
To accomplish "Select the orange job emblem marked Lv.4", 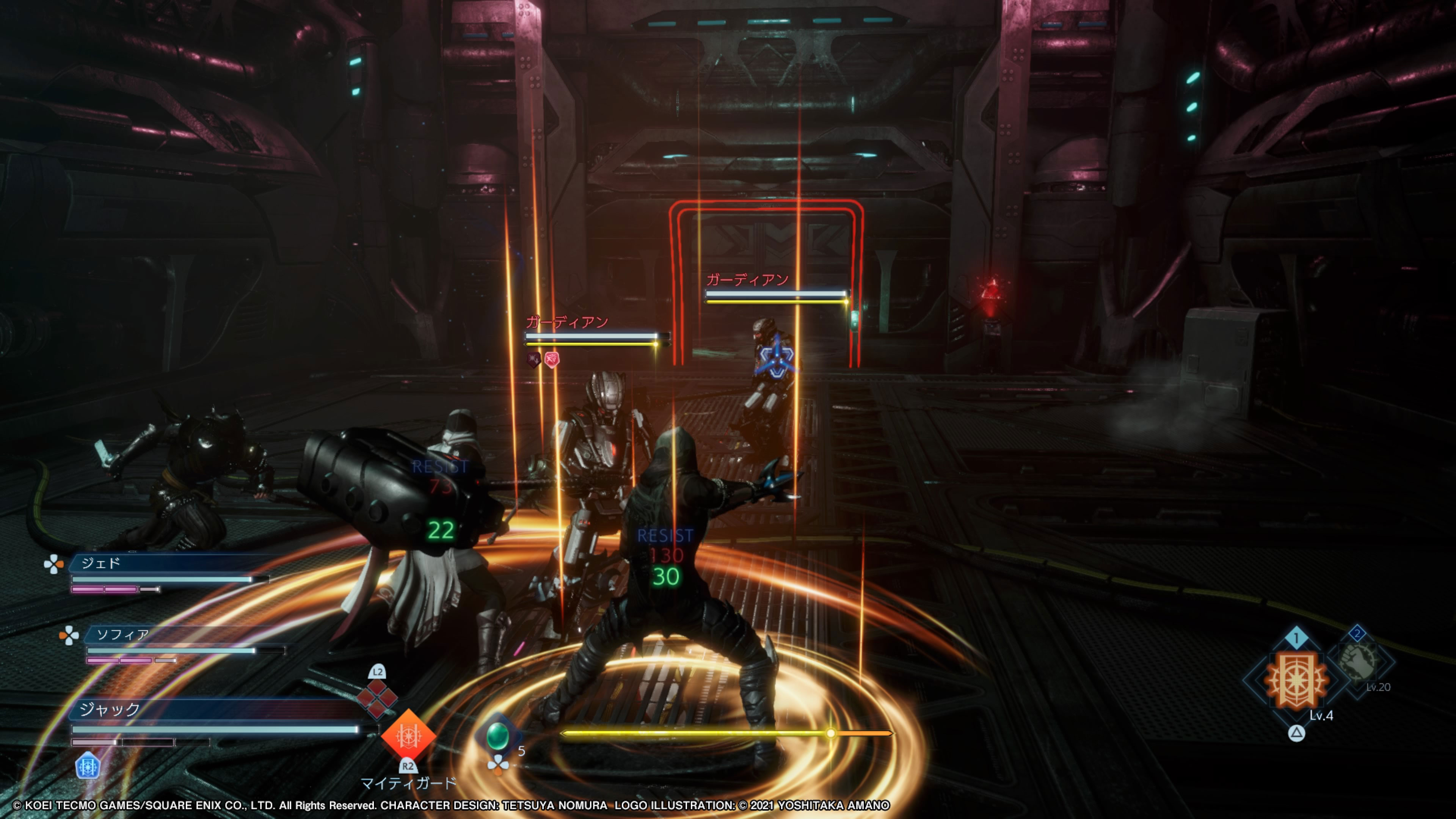I will click(x=1296, y=680).
